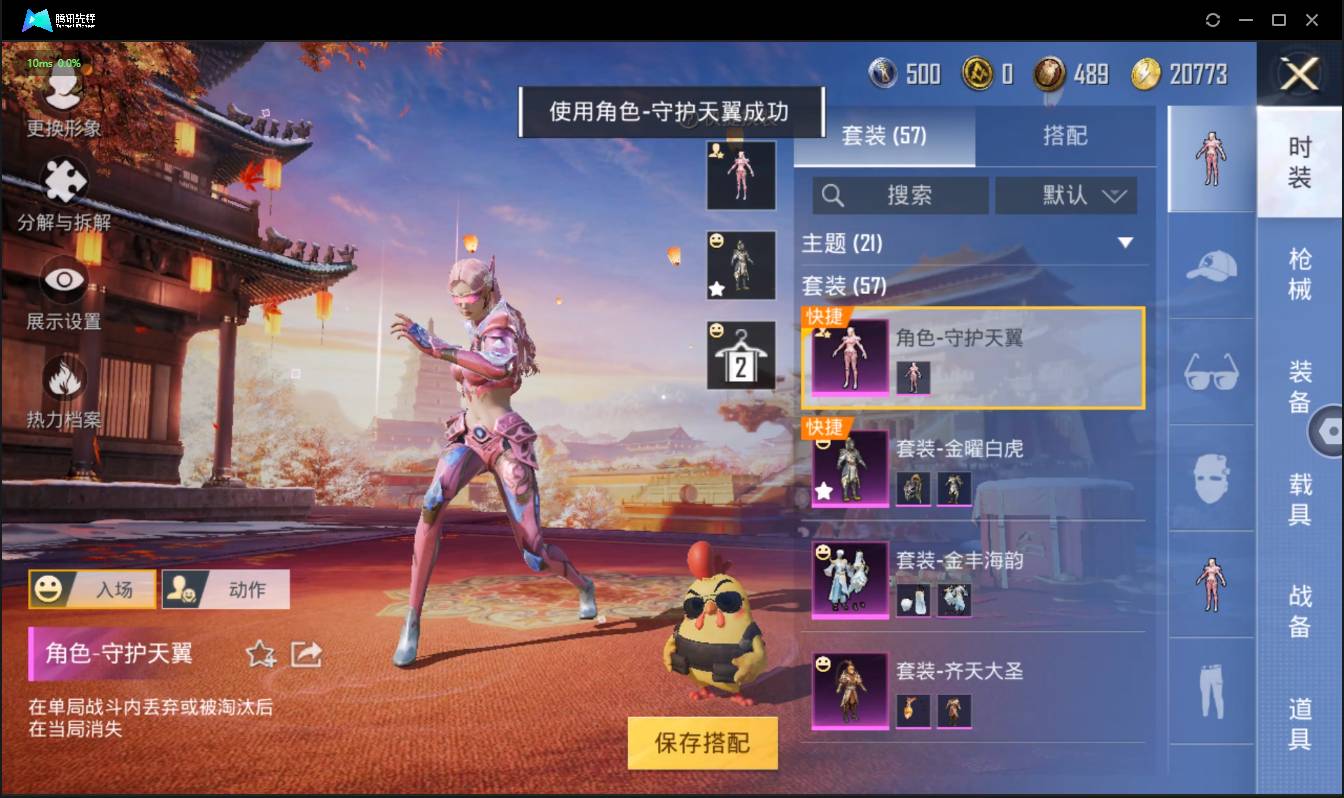Click the 保存搭配 save button
Screen dimensions: 1344x798
coord(702,744)
